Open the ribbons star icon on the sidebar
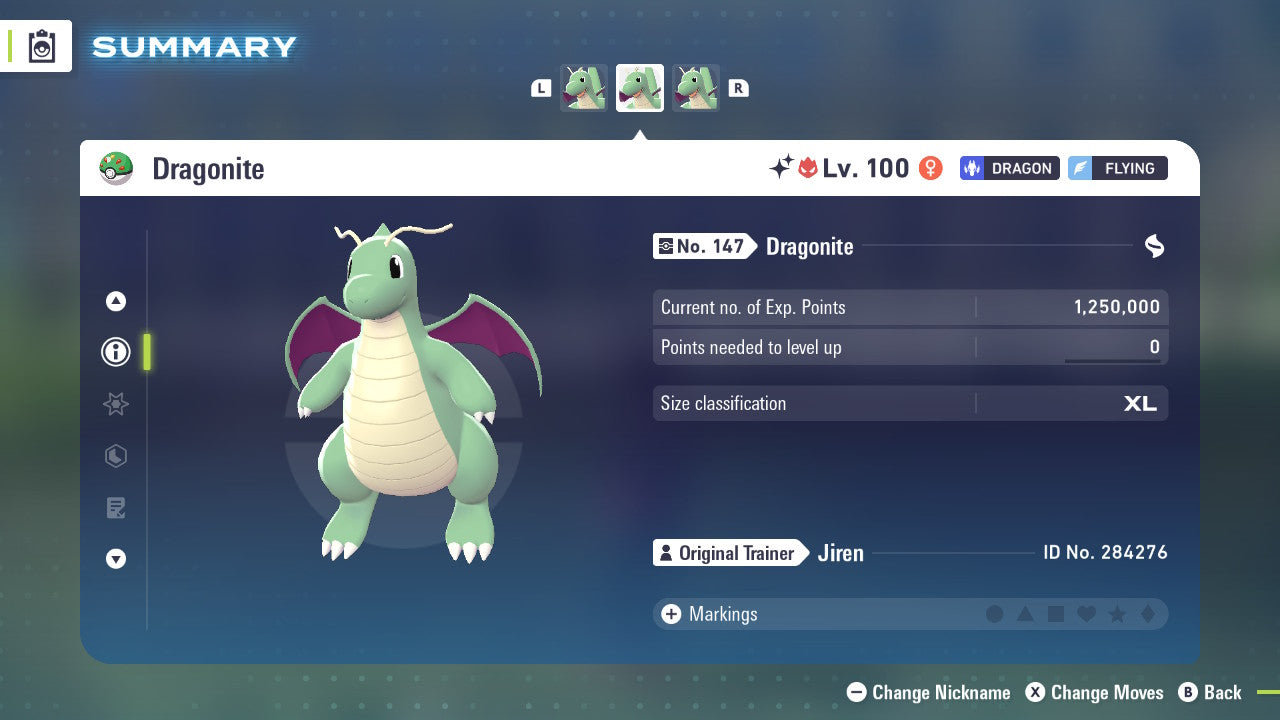 [x=115, y=404]
